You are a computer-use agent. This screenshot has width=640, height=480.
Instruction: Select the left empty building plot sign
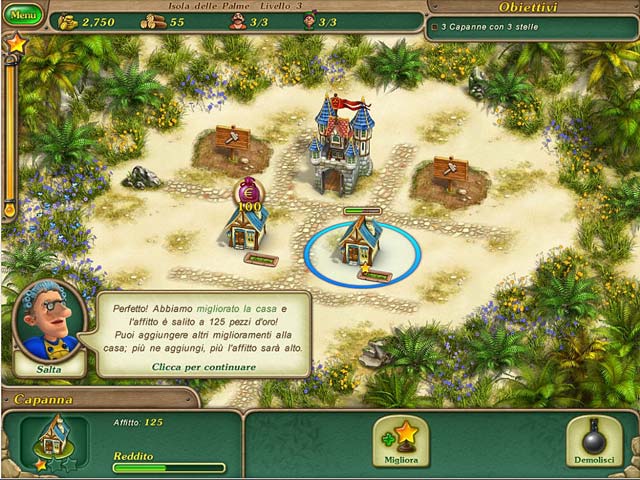tap(231, 141)
